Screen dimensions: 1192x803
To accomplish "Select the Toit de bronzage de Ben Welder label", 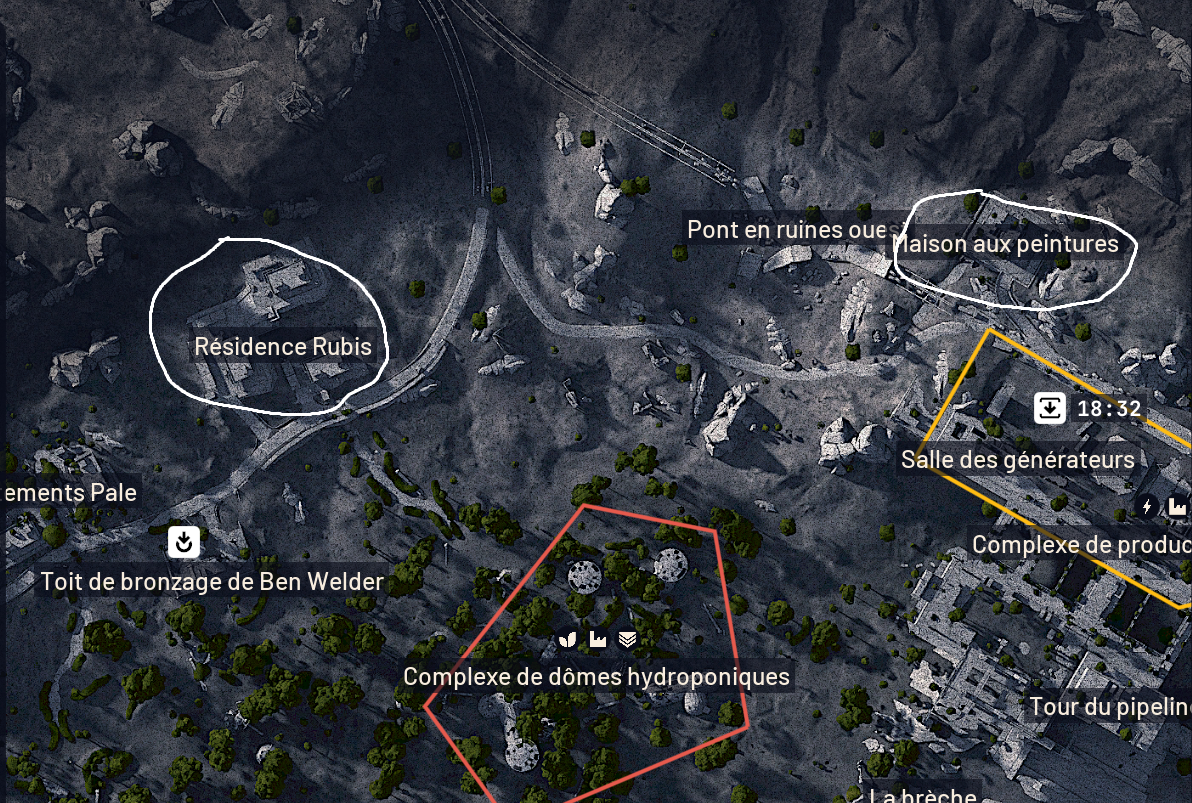I will click(212, 581).
